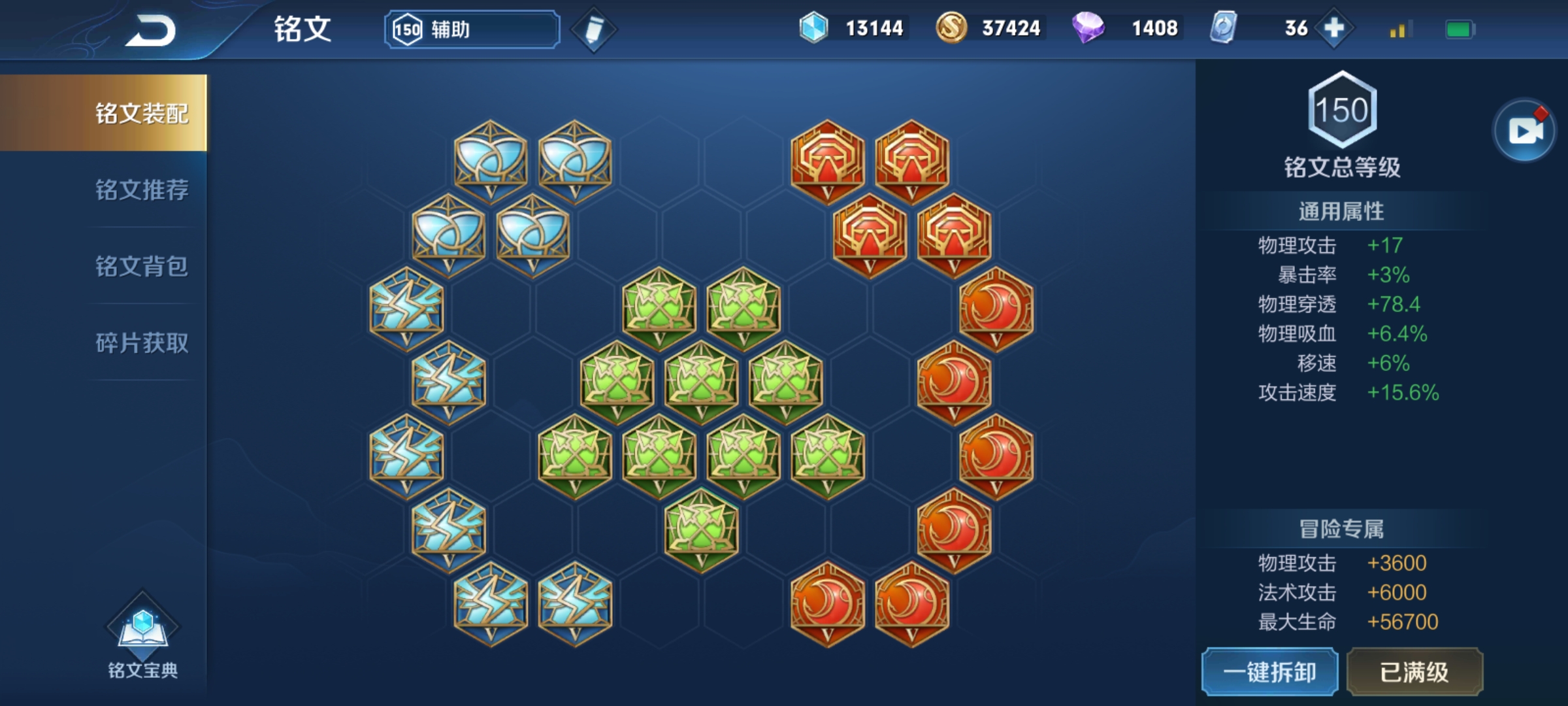Rename rune page with the pencil icon

(x=593, y=29)
